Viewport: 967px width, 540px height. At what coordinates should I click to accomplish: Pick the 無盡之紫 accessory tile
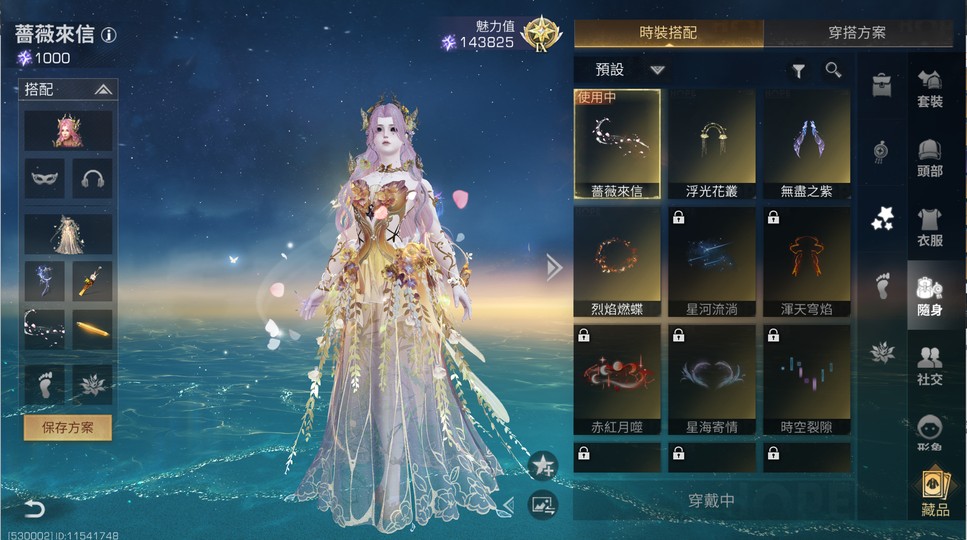[807, 144]
